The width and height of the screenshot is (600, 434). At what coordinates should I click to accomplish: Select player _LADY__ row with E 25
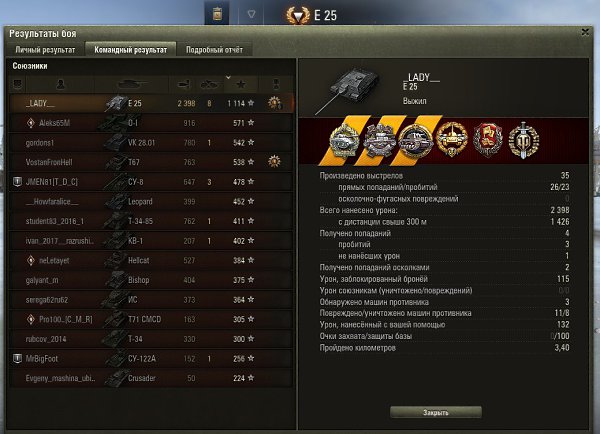[x=150, y=103]
